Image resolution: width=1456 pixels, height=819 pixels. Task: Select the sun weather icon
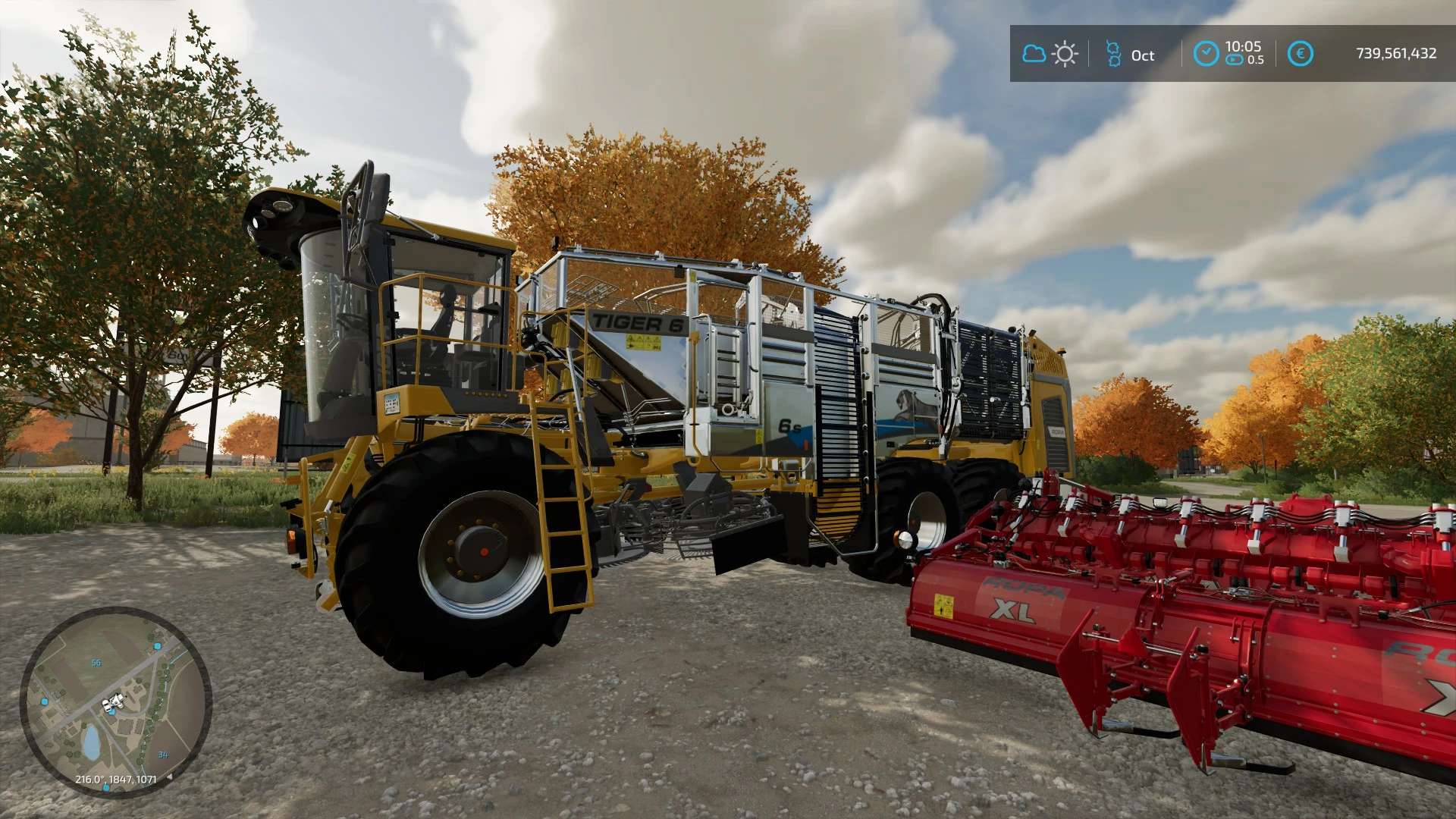tap(1065, 54)
